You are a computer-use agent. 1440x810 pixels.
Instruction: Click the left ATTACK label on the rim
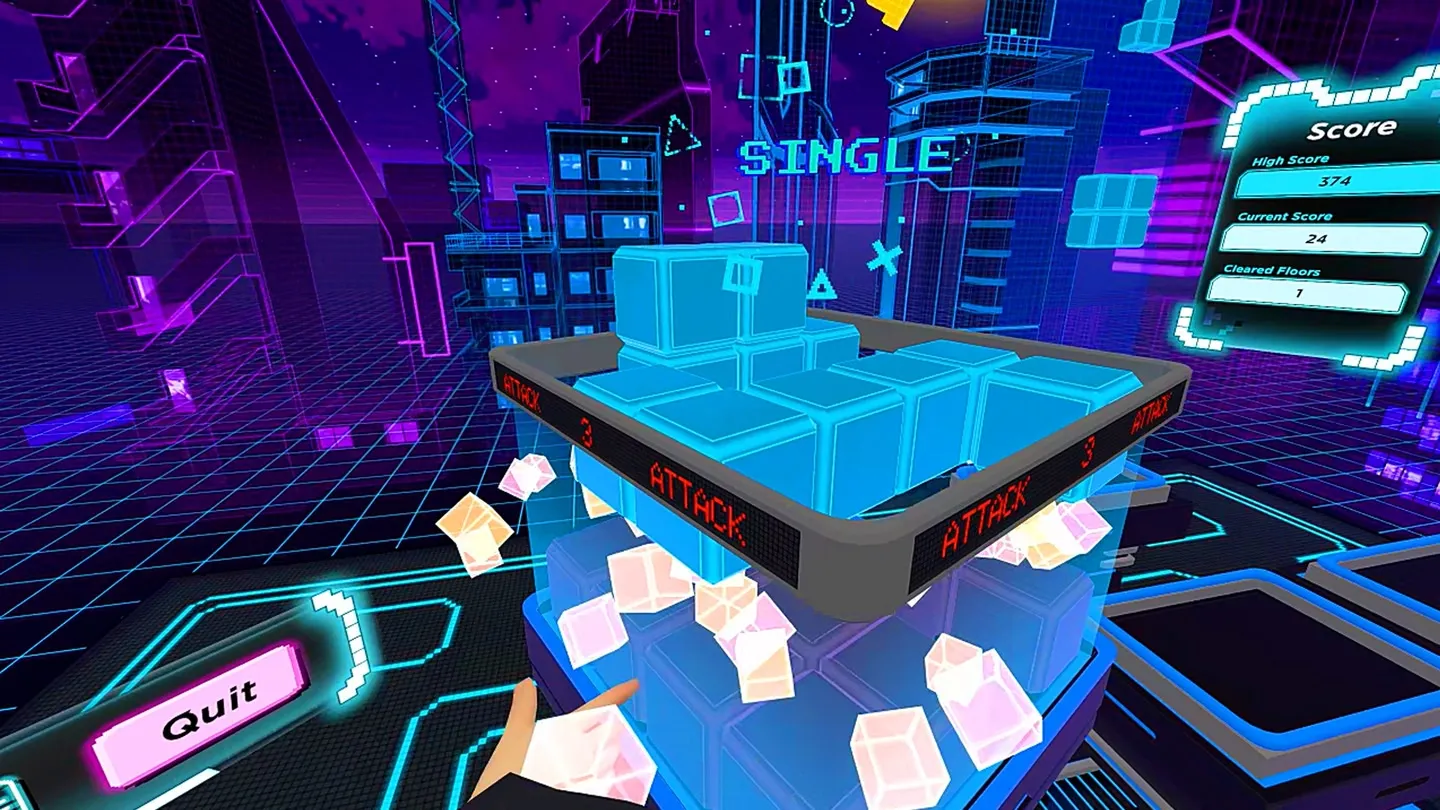(x=520, y=390)
